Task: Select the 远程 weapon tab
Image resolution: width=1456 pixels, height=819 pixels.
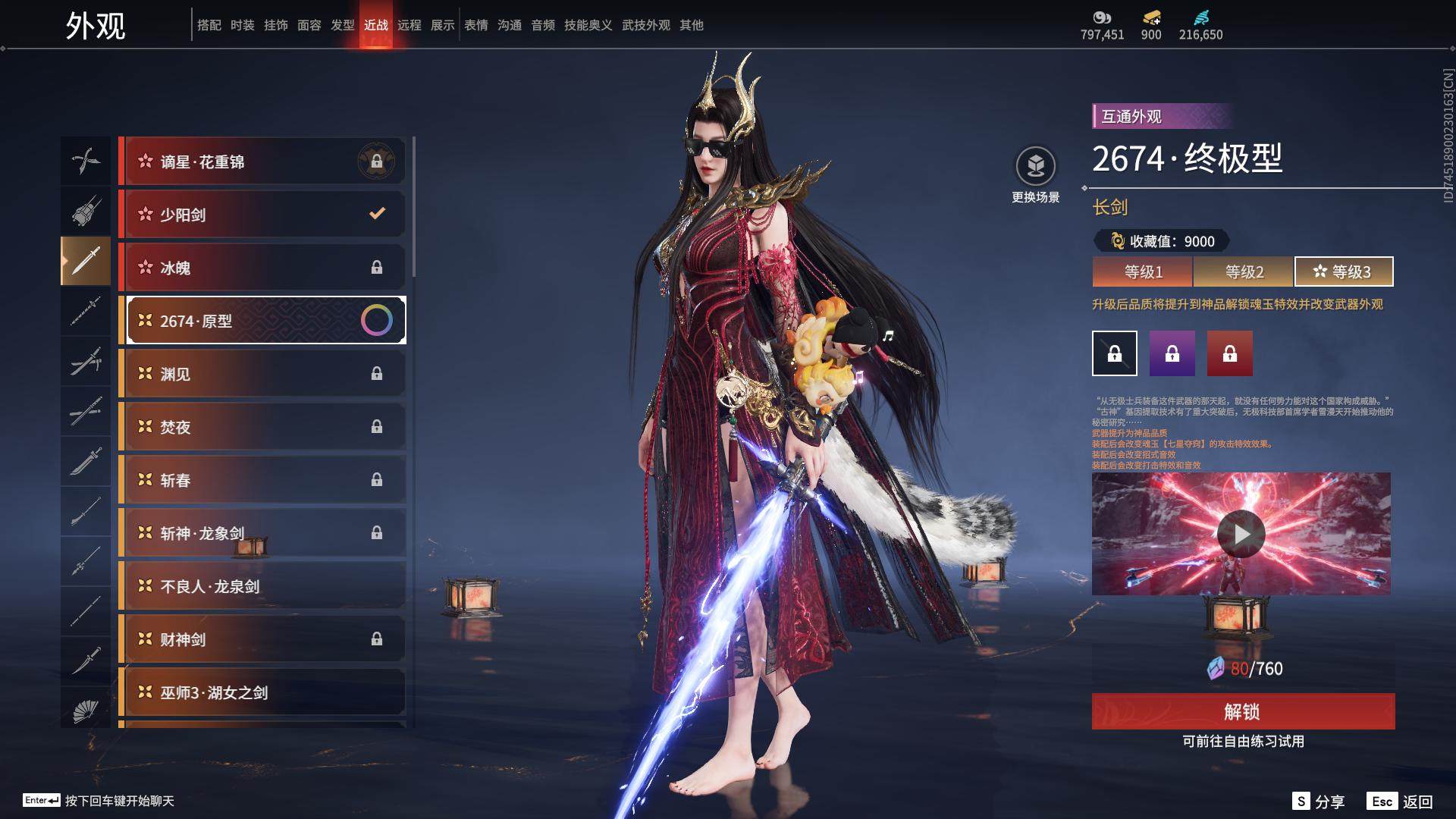Action: pyautogui.click(x=409, y=25)
